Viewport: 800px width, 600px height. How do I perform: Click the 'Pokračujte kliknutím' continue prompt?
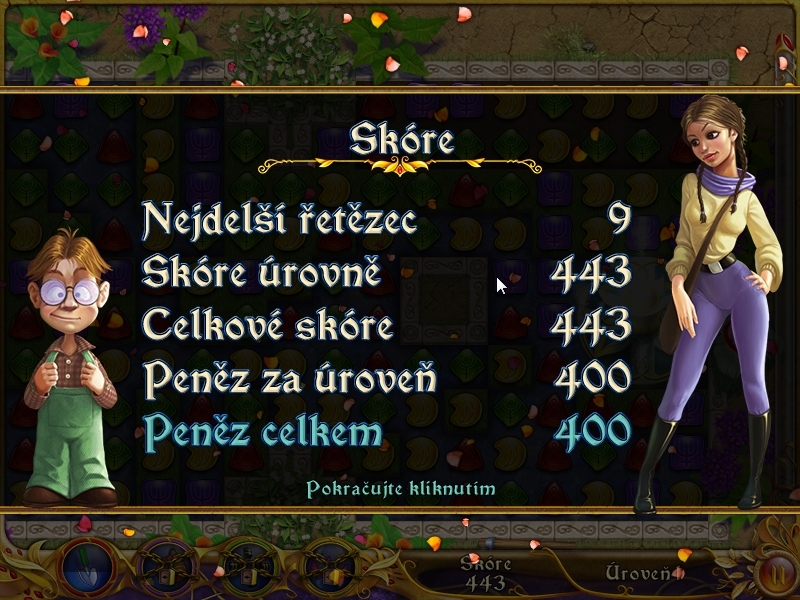[x=400, y=490]
